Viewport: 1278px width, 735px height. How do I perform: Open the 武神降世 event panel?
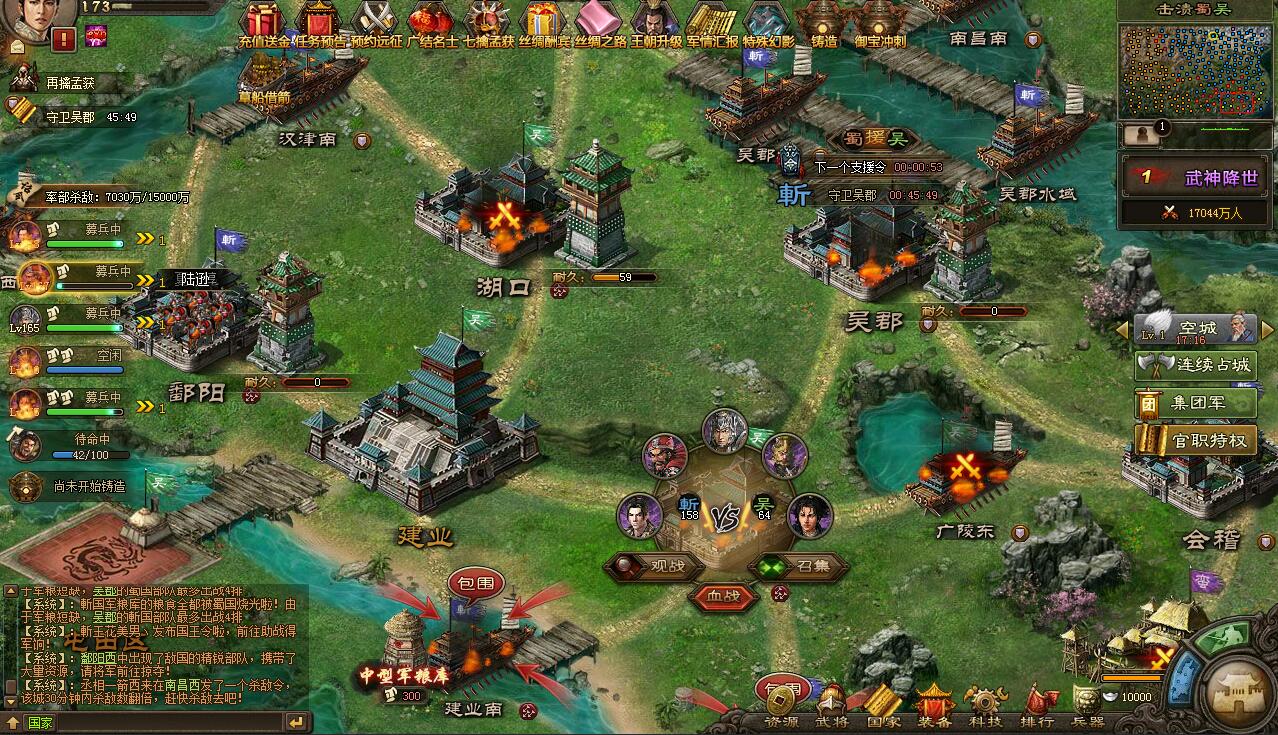[1194, 178]
